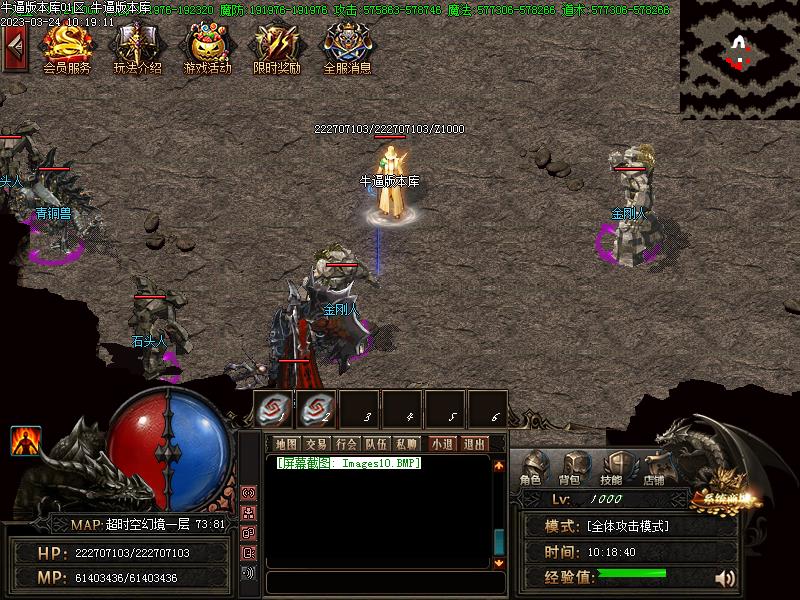Open the 地图 map button
Screen dimensions: 800x600
pos(286,444)
